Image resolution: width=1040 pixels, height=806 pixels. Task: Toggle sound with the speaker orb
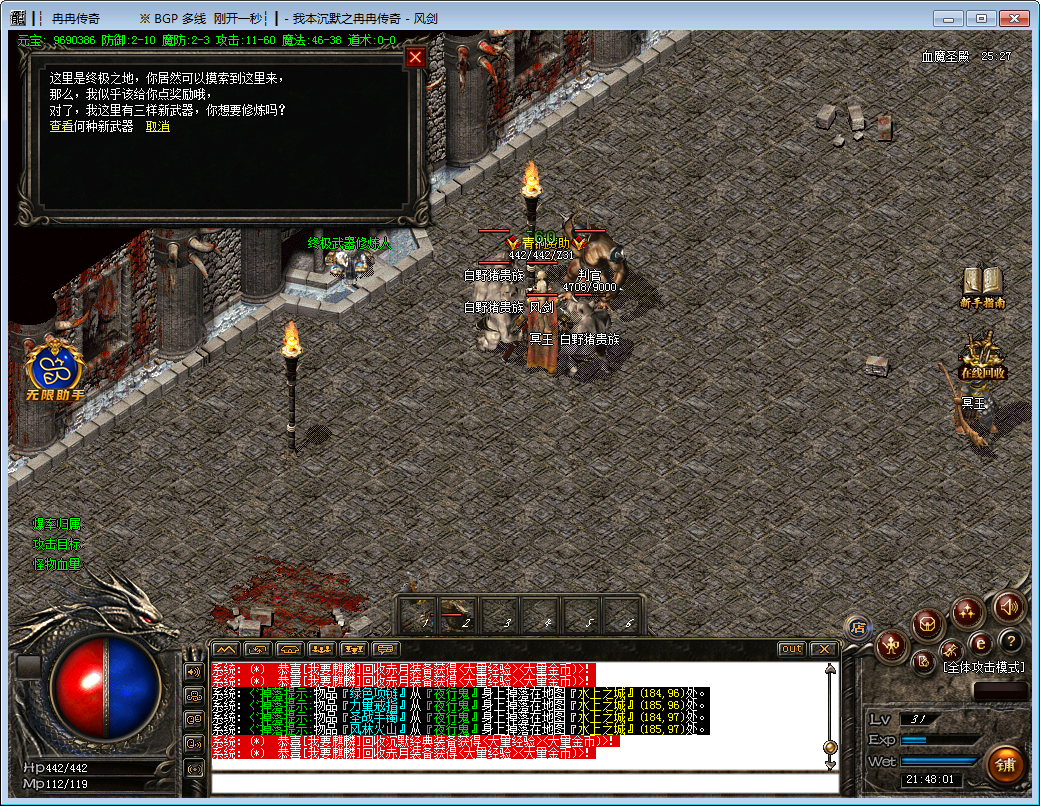tap(1008, 606)
